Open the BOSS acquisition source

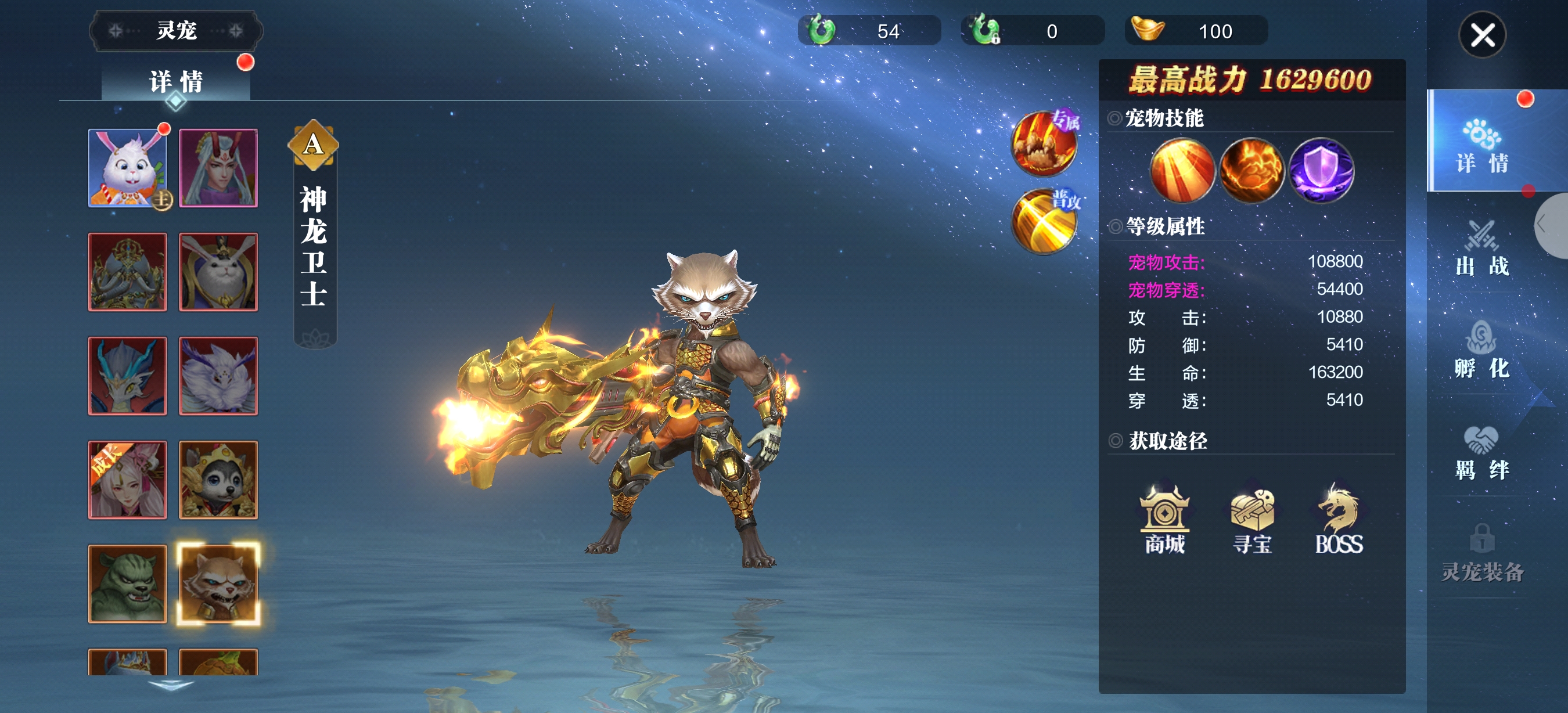1339,519
